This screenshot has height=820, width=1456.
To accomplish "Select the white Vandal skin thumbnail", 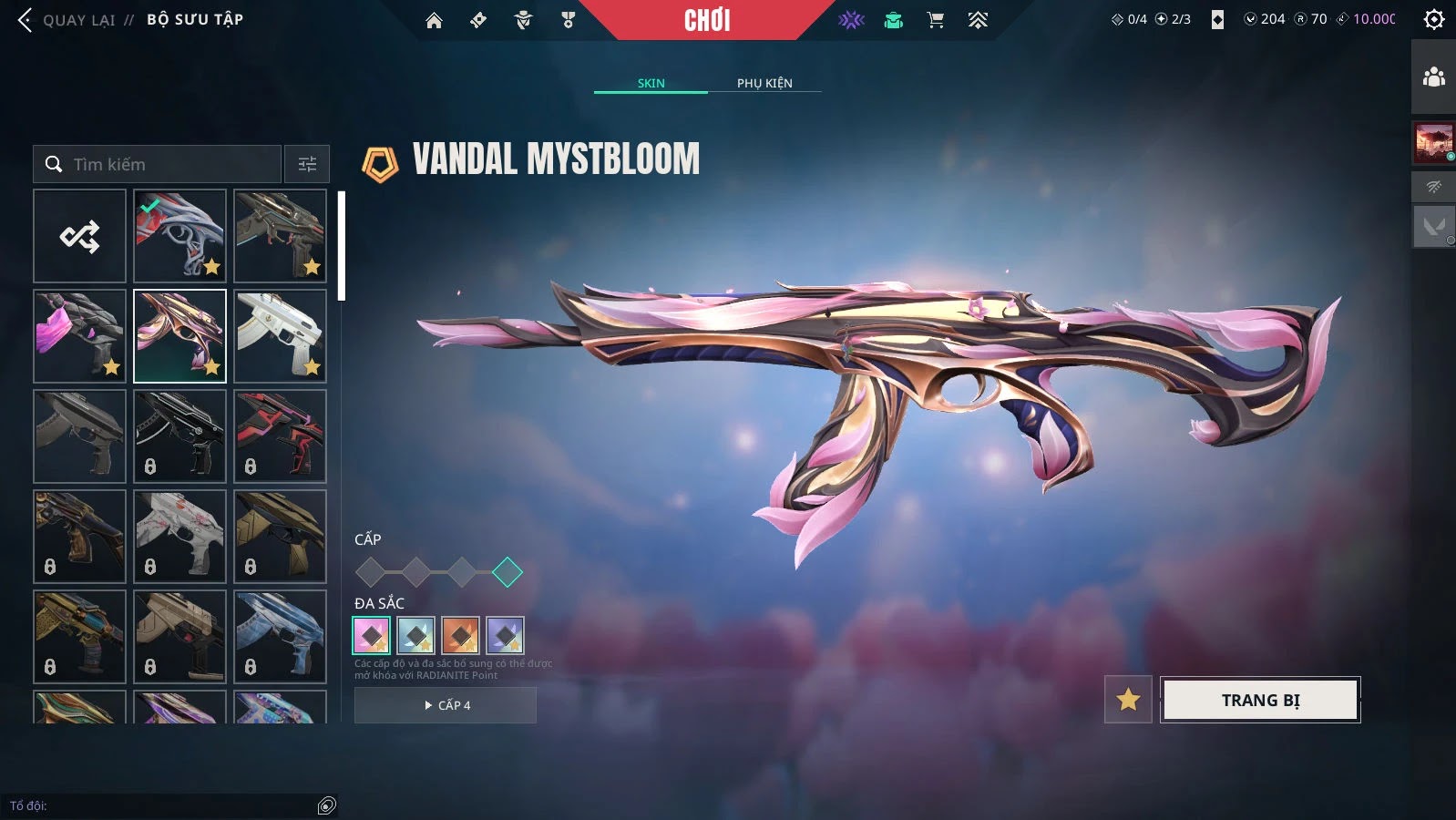I will tap(280, 335).
